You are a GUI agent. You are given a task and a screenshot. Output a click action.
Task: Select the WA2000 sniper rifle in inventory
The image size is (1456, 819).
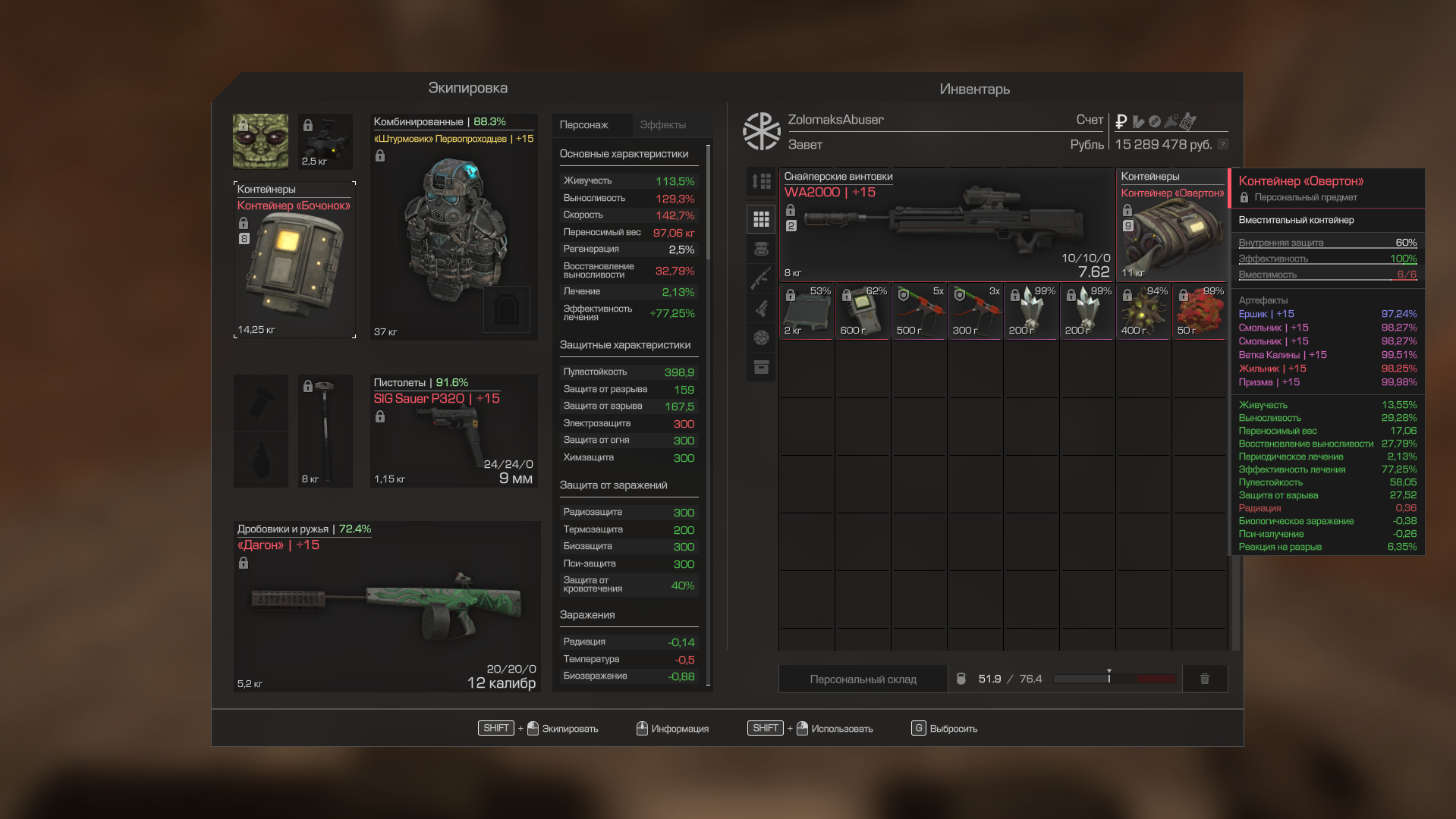[x=946, y=224]
